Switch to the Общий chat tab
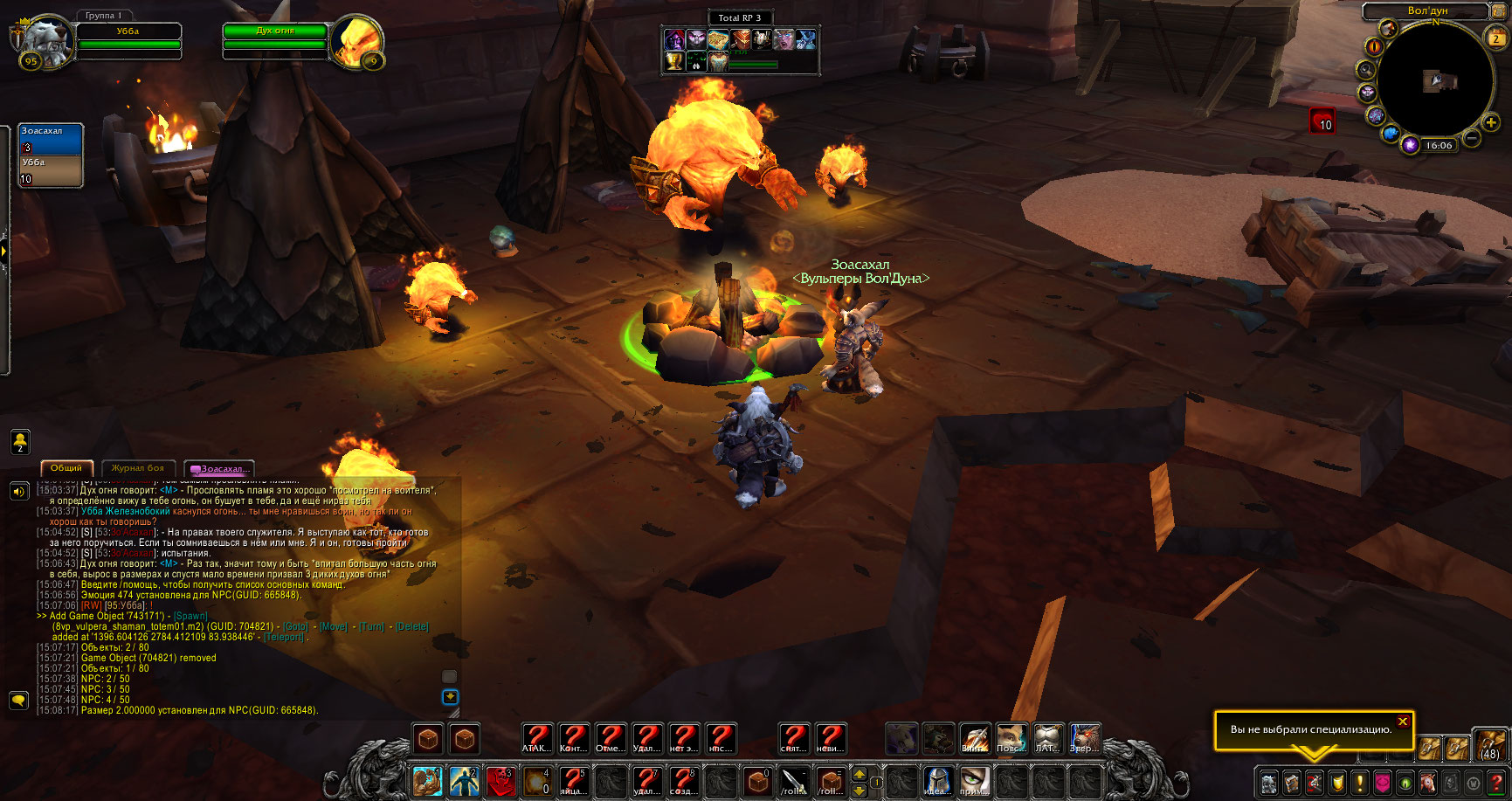This screenshot has height=801, width=1512. (x=66, y=468)
